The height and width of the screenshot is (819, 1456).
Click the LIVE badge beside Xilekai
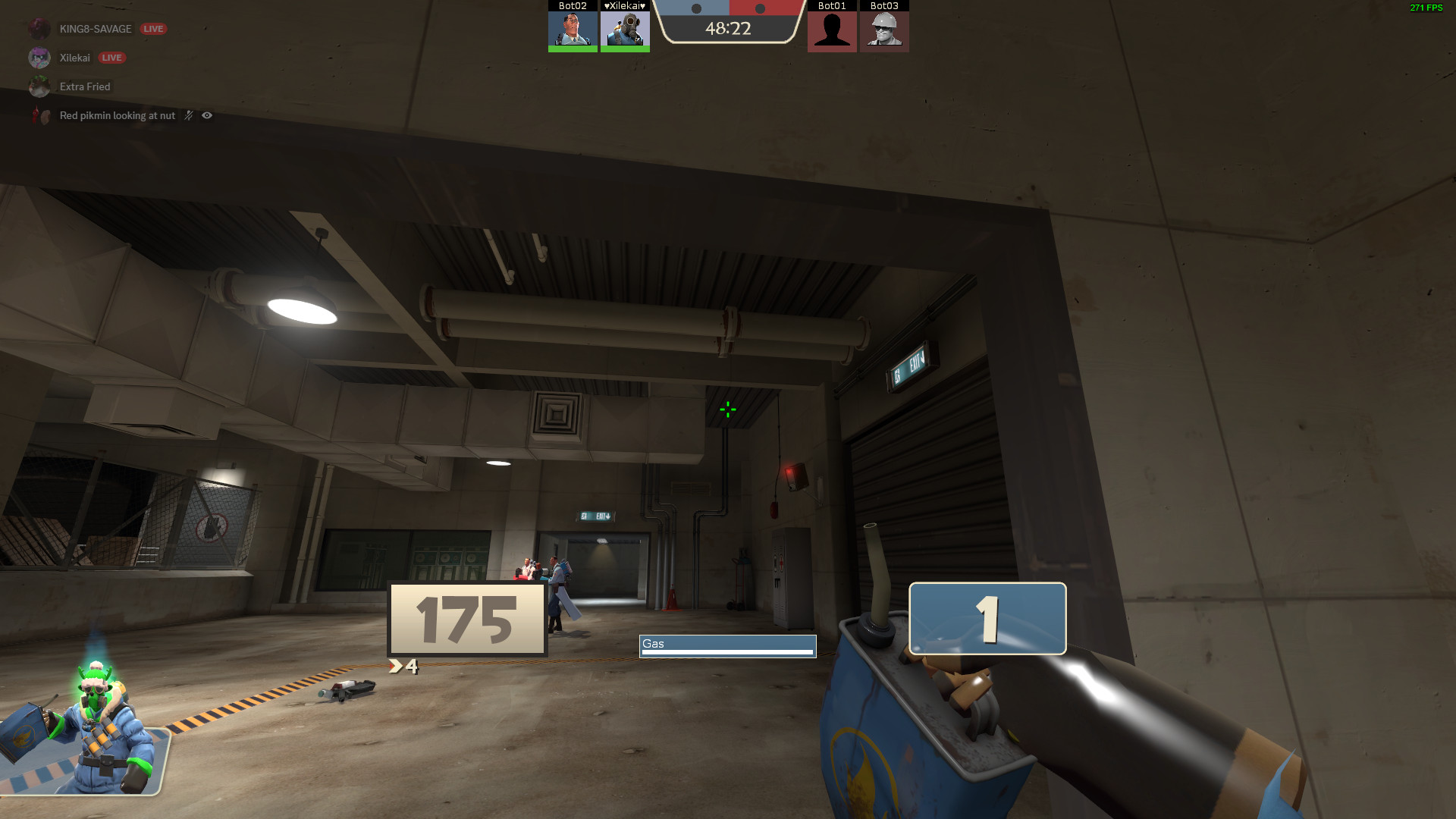point(112,57)
